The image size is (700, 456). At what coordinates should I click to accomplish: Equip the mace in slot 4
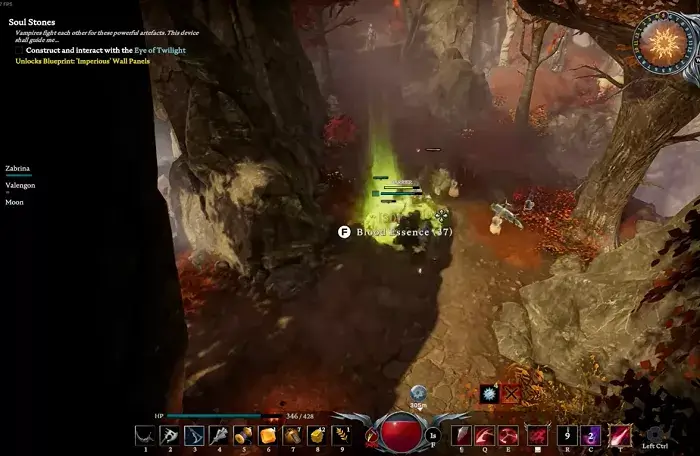tap(218, 435)
